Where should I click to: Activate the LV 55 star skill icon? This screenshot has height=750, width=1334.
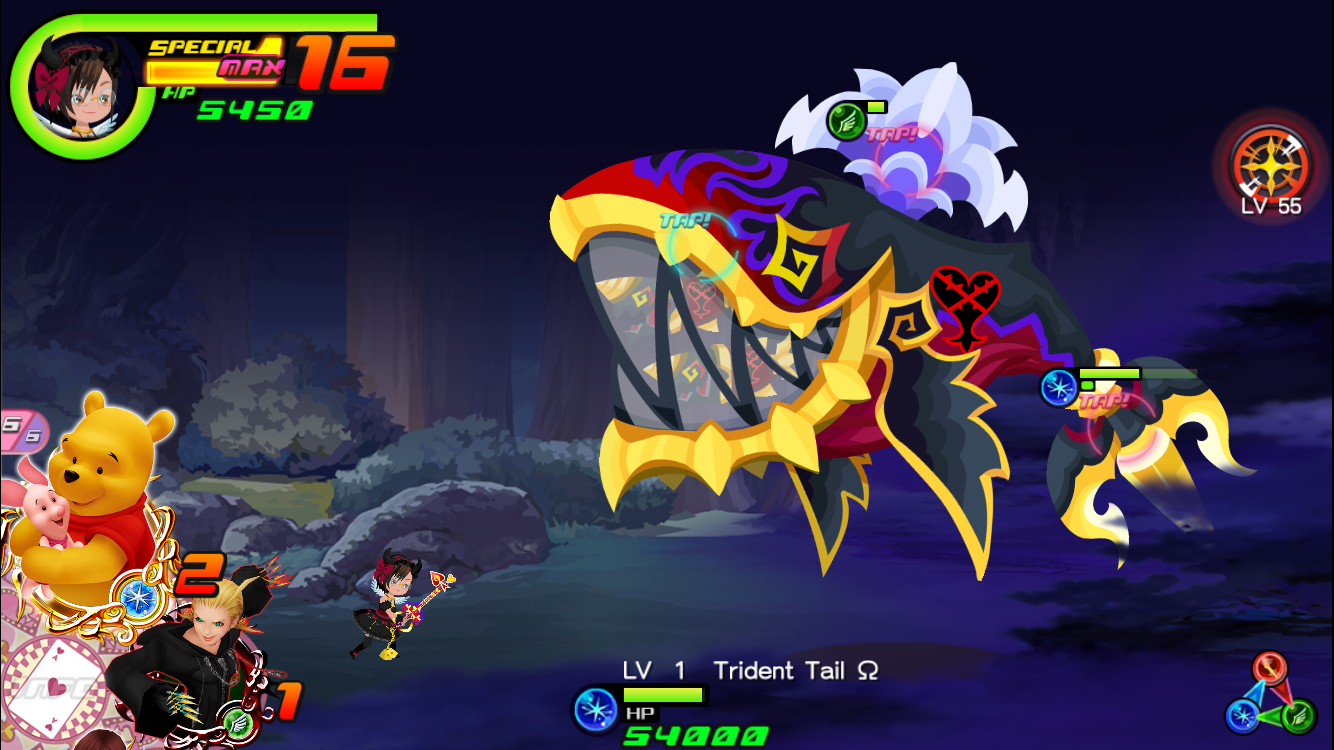1270,167
